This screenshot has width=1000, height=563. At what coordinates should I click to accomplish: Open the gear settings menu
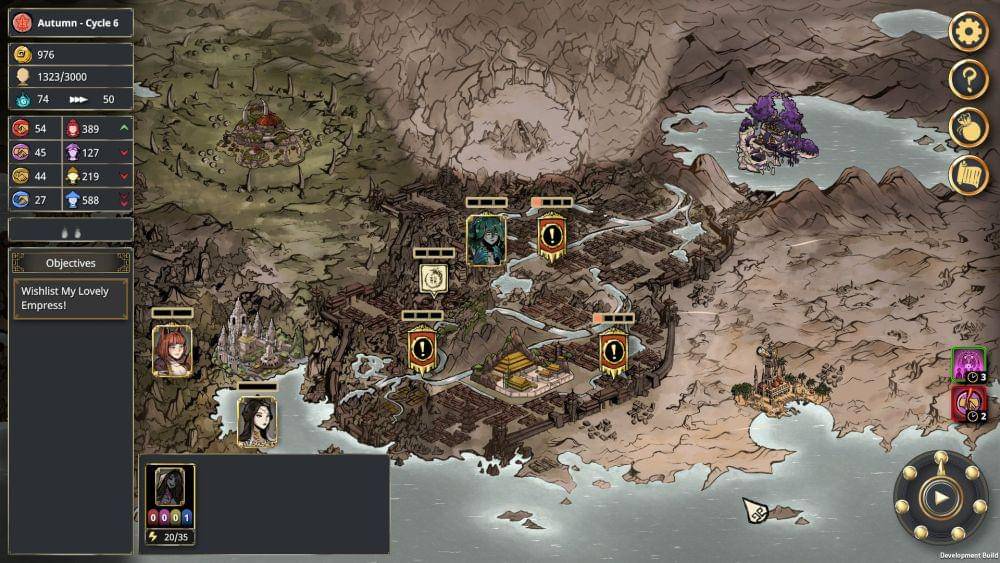pyautogui.click(x=968, y=32)
